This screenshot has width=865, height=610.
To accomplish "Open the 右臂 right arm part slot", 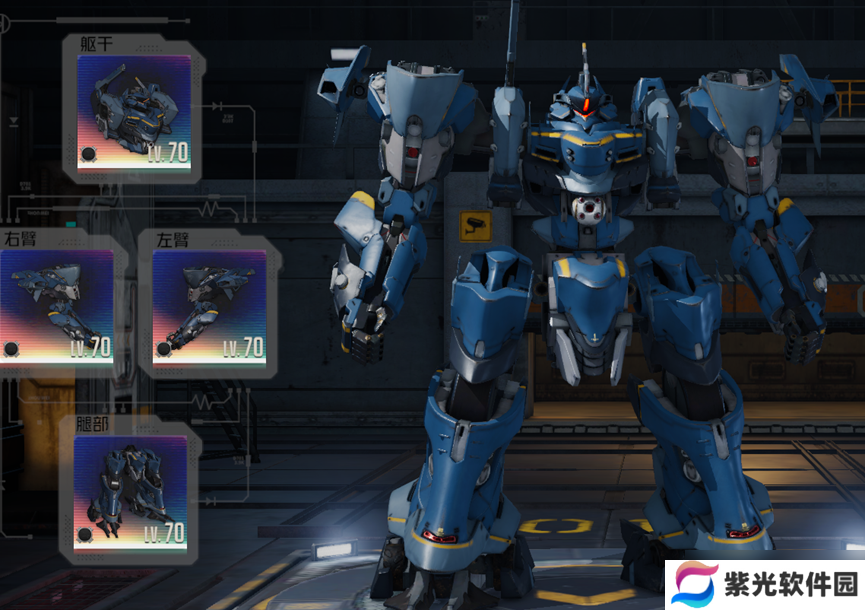I will [57, 304].
